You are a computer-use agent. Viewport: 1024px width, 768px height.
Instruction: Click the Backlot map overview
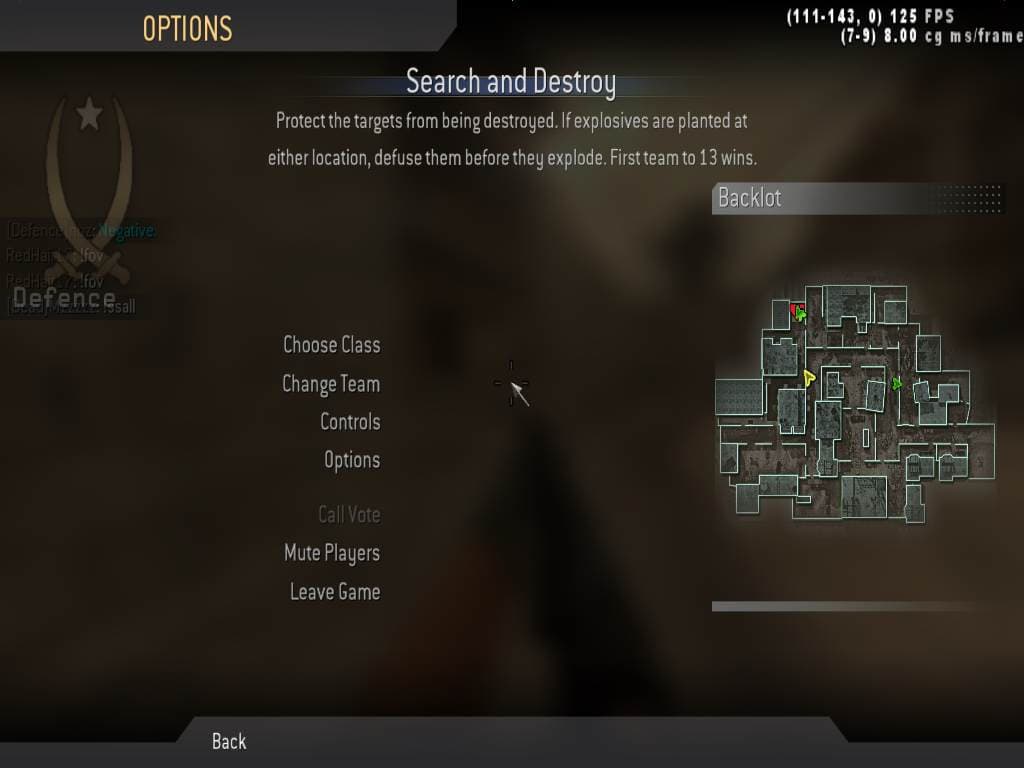click(856, 404)
